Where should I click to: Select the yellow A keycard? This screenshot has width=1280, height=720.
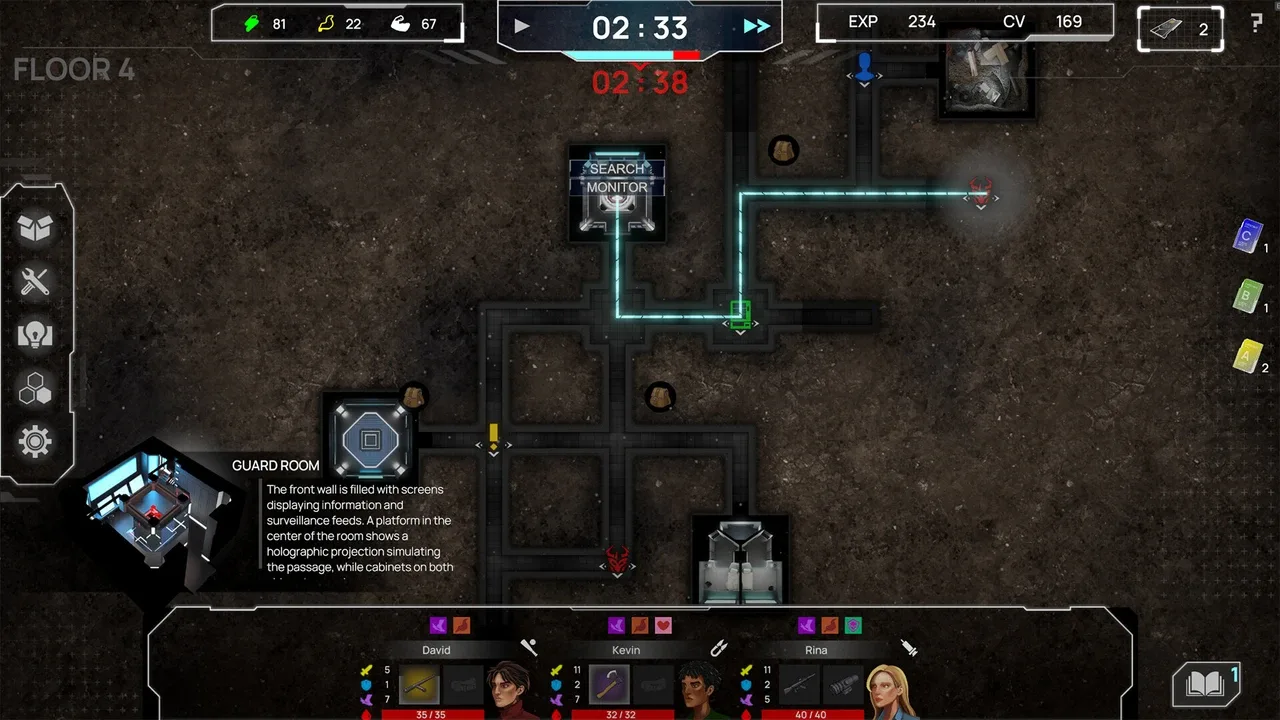(x=1247, y=356)
